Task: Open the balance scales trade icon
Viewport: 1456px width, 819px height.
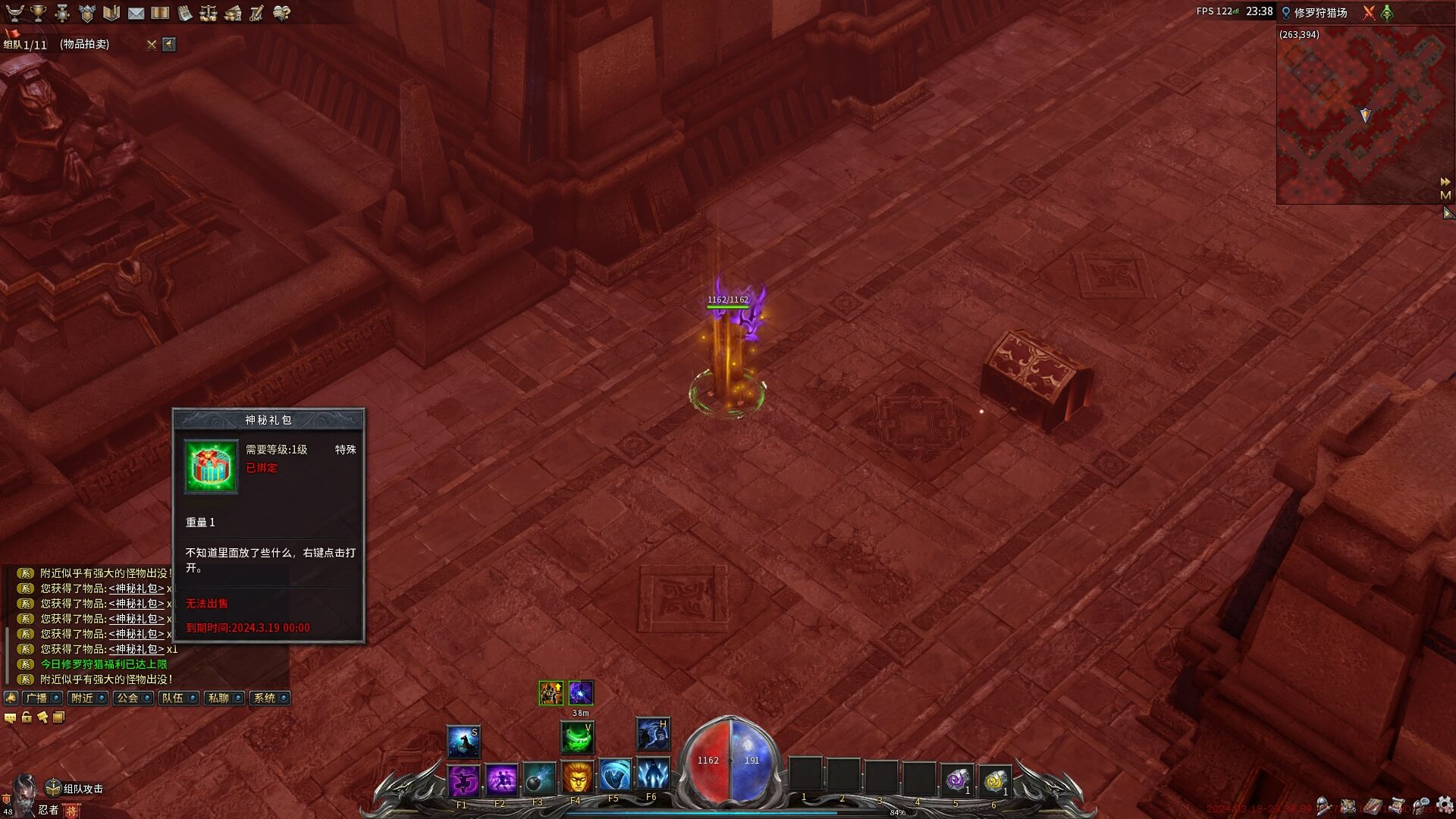Action: coord(209,13)
